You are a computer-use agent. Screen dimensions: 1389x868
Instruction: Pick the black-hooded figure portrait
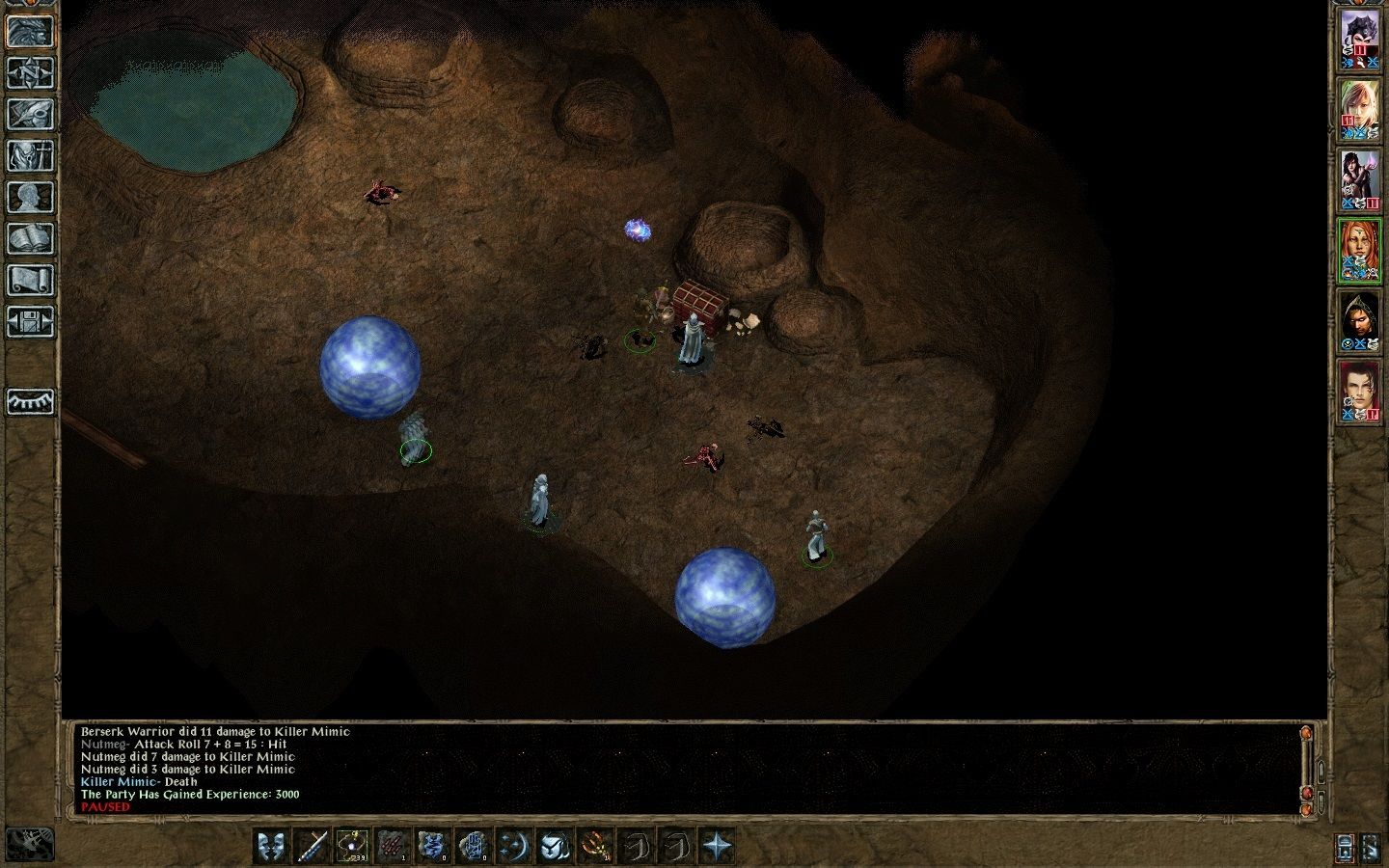click(x=1360, y=321)
